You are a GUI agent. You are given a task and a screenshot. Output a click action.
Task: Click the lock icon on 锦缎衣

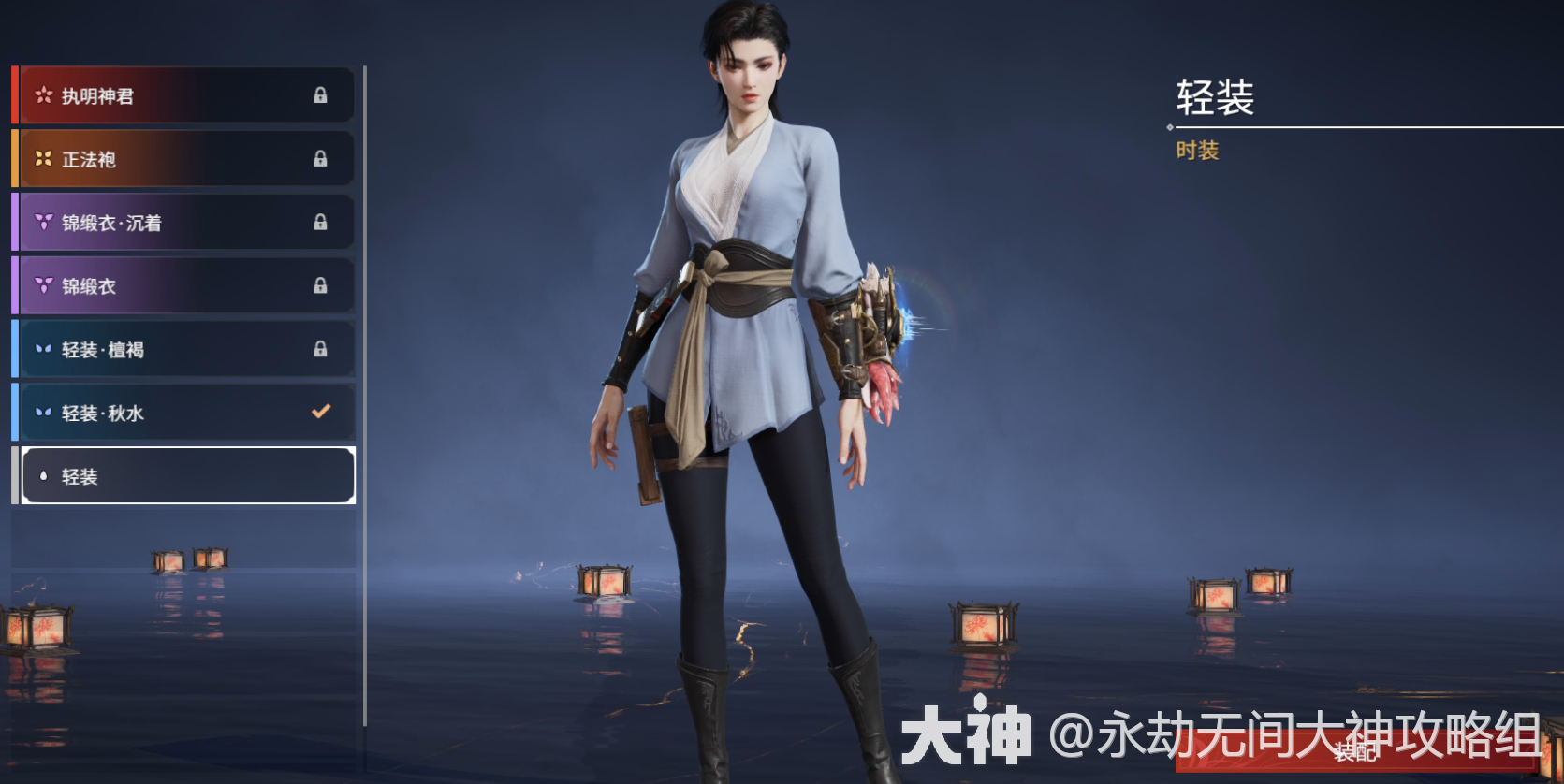(321, 285)
